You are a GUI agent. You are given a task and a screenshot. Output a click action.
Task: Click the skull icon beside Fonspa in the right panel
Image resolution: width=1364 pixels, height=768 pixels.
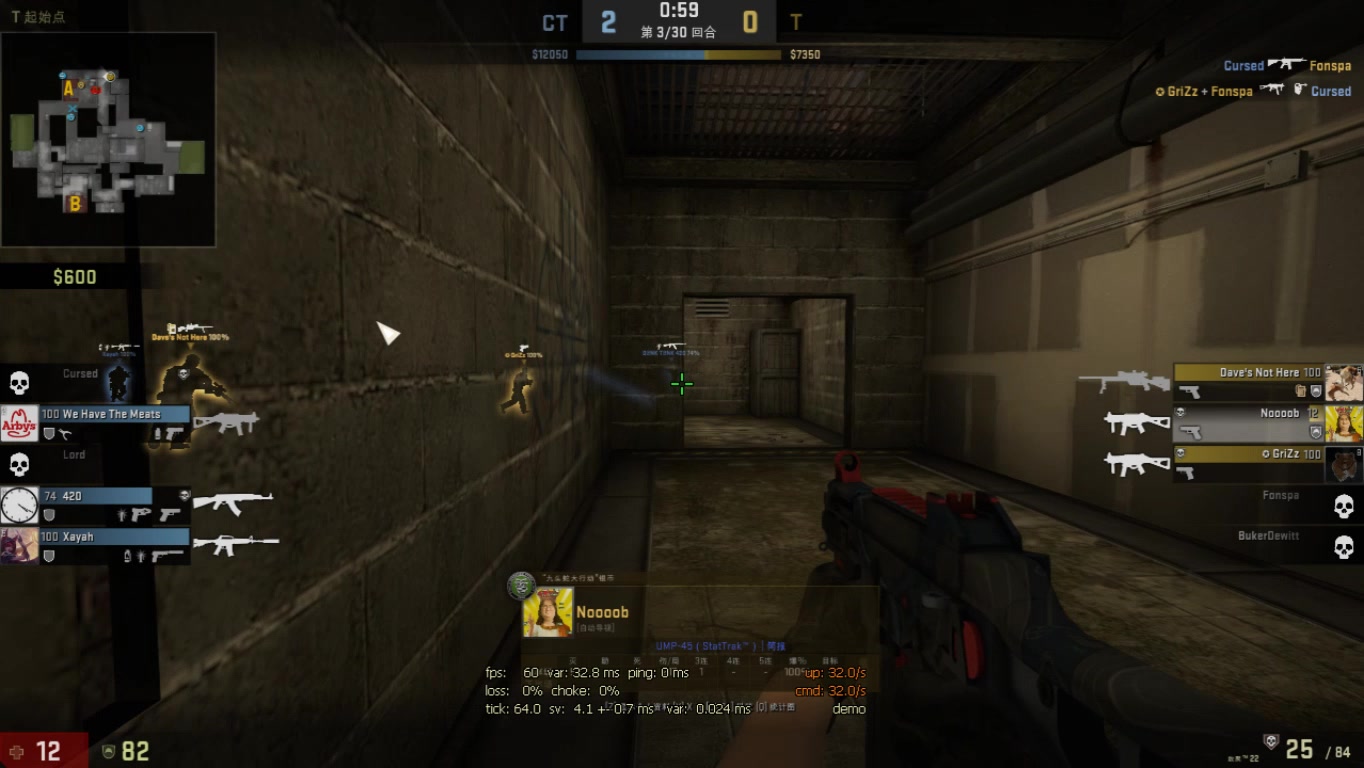coord(1344,505)
